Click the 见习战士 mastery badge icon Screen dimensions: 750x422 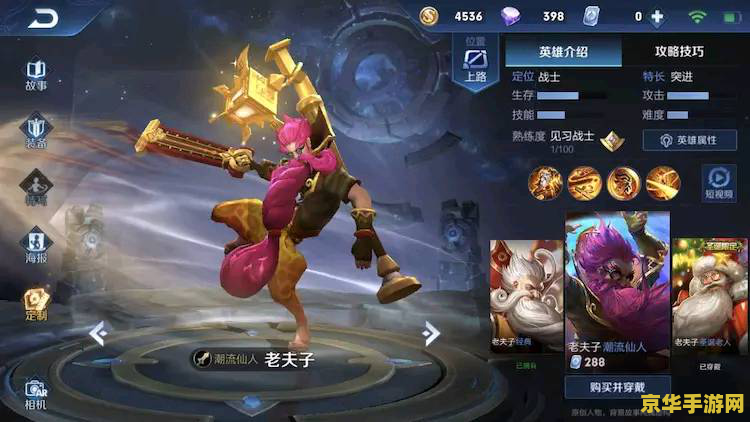(x=610, y=141)
